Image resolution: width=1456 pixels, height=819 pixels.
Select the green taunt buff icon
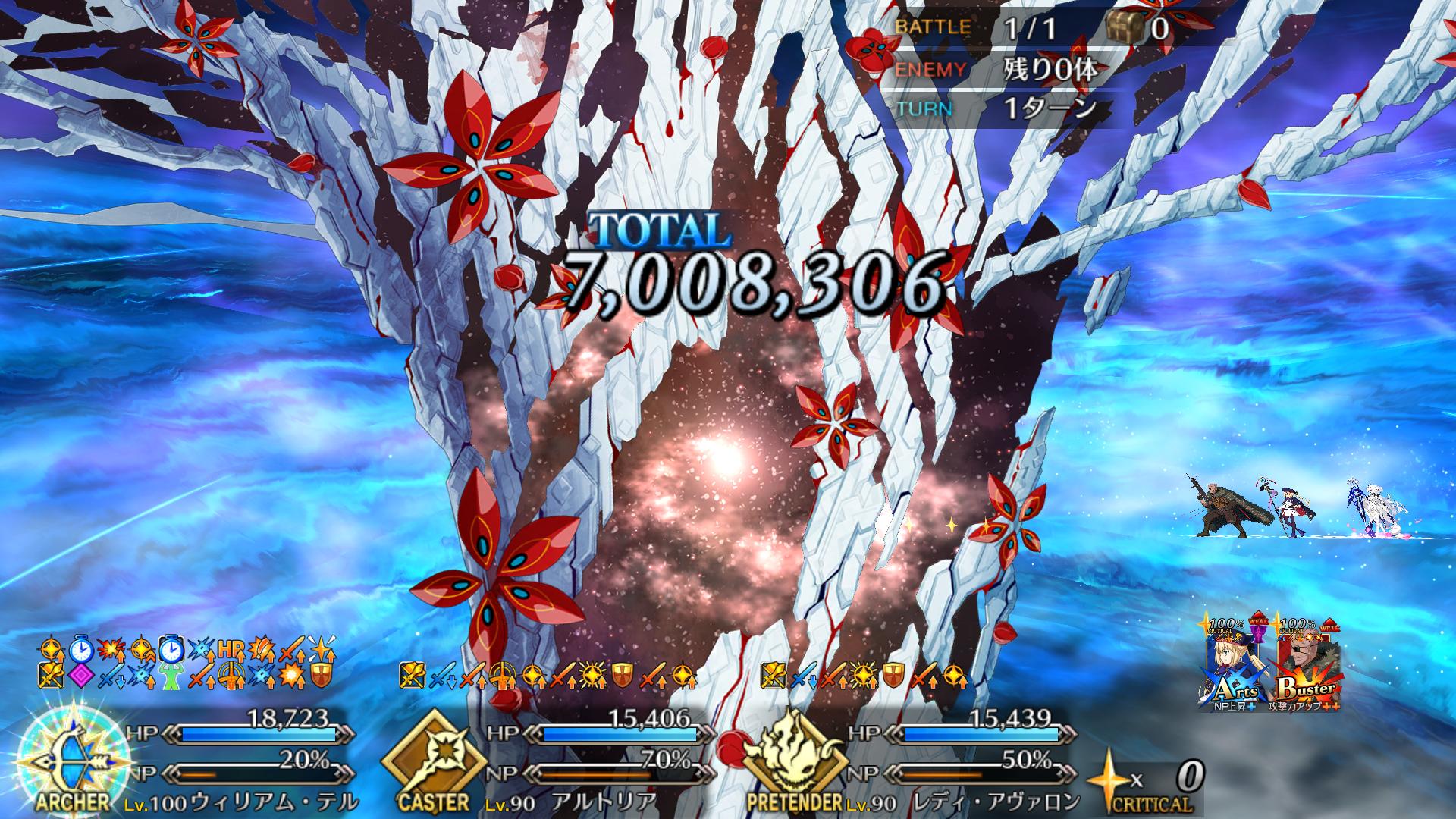(x=171, y=676)
